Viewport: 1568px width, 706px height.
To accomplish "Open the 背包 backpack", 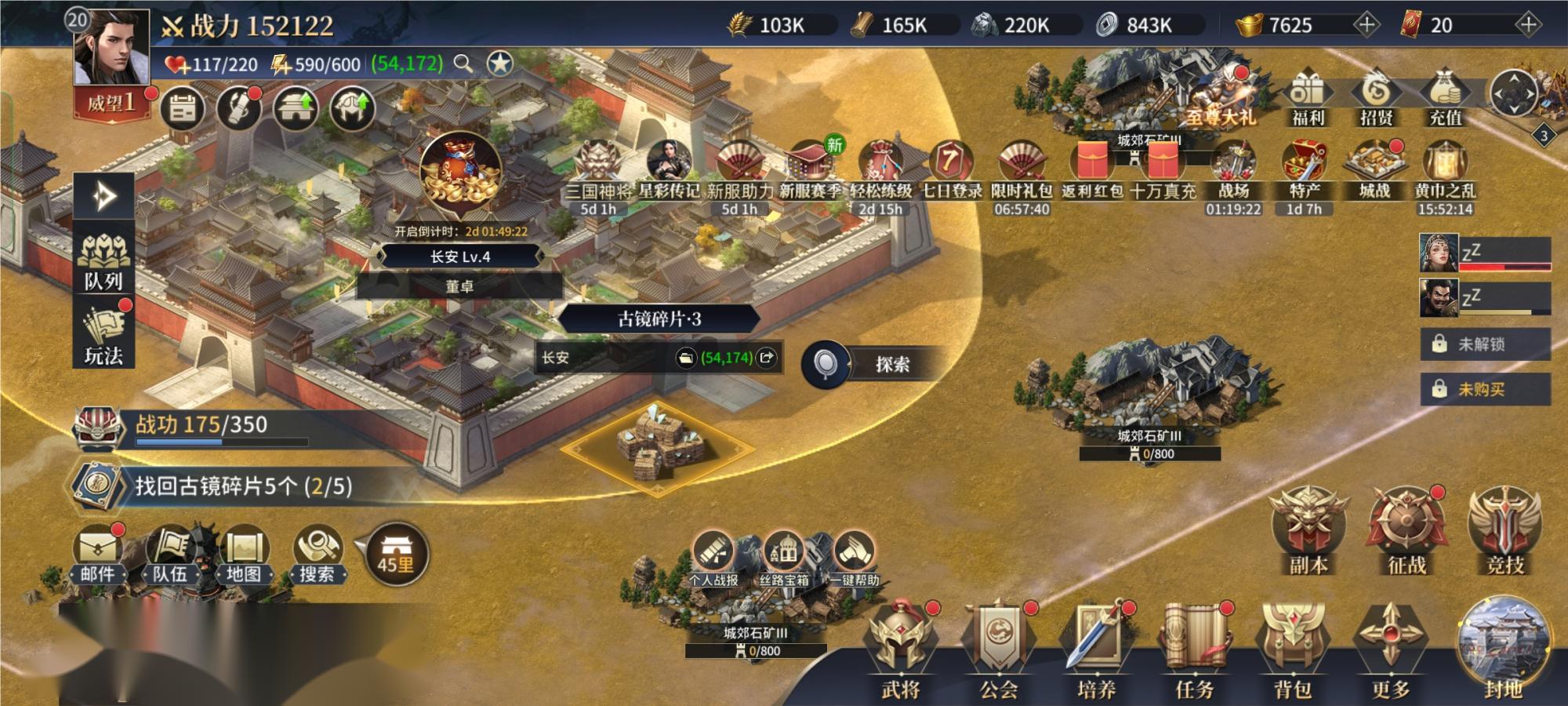I will 1292,651.
